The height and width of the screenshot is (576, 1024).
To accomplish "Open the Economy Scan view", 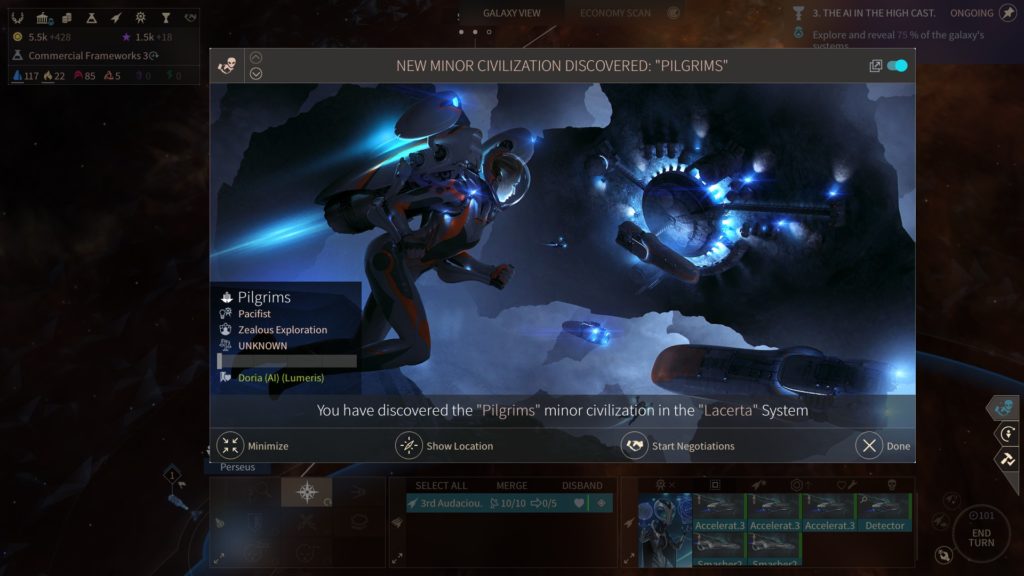I will click(615, 13).
